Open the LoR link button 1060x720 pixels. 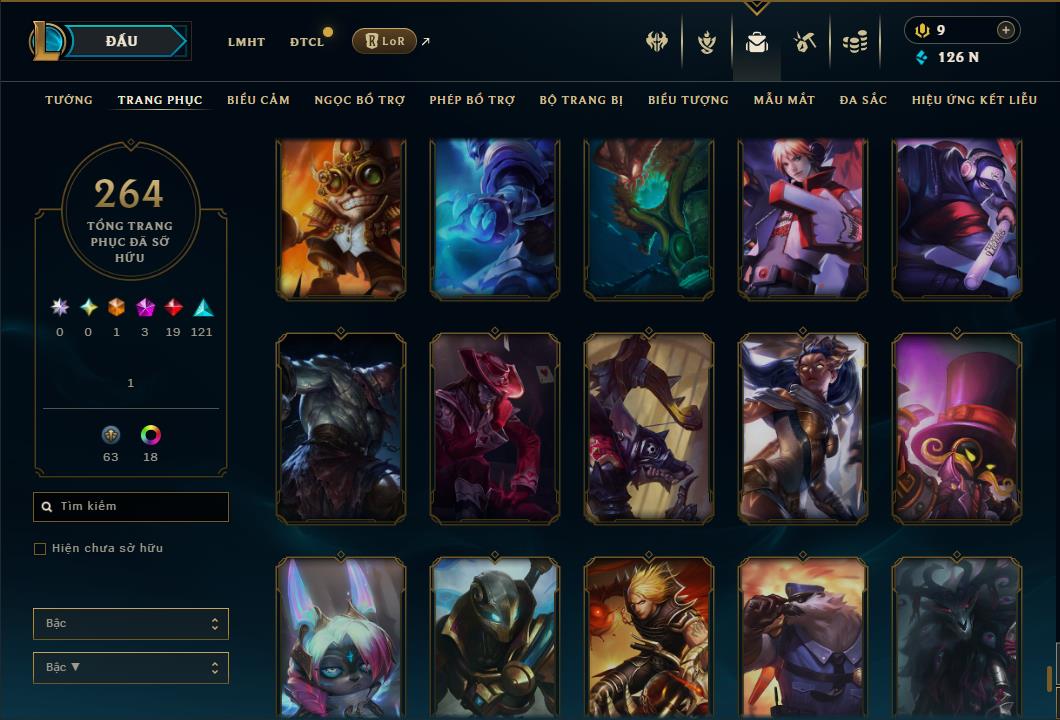(x=384, y=41)
